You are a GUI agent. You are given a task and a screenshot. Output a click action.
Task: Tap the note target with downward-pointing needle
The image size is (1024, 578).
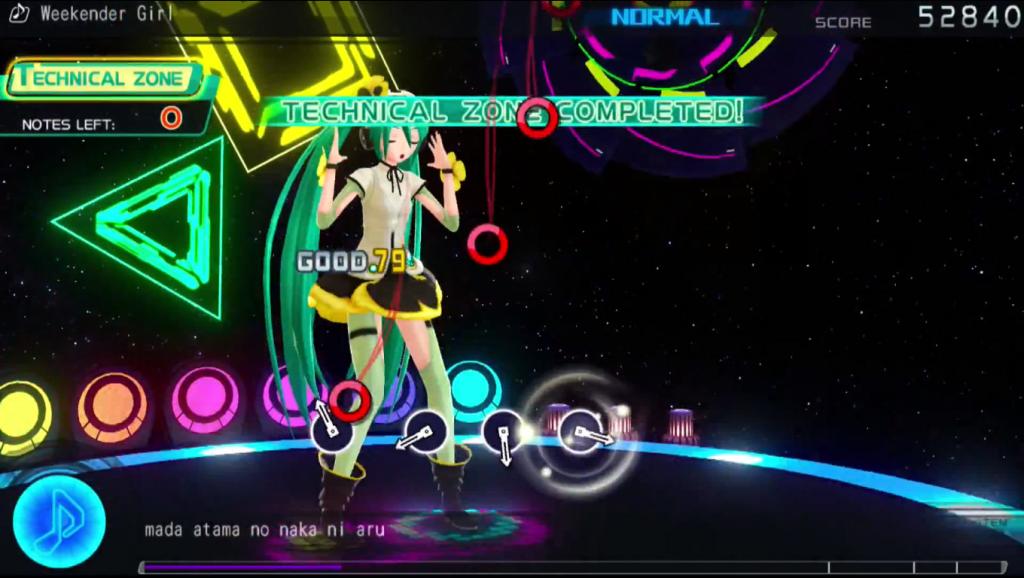[x=502, y=432]
